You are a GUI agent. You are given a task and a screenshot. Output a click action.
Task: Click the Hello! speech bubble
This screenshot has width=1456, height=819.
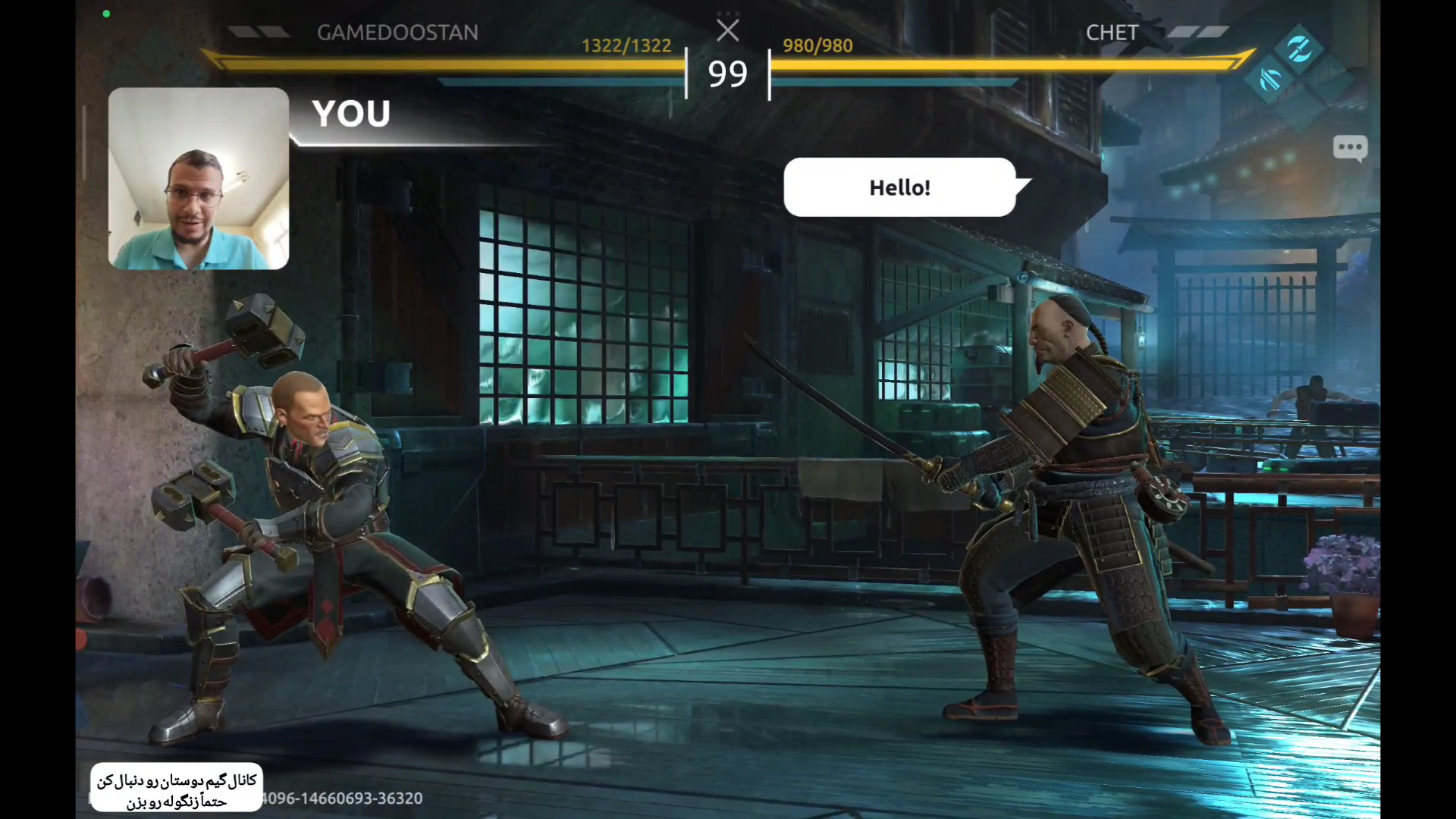(x=899, y=187)
